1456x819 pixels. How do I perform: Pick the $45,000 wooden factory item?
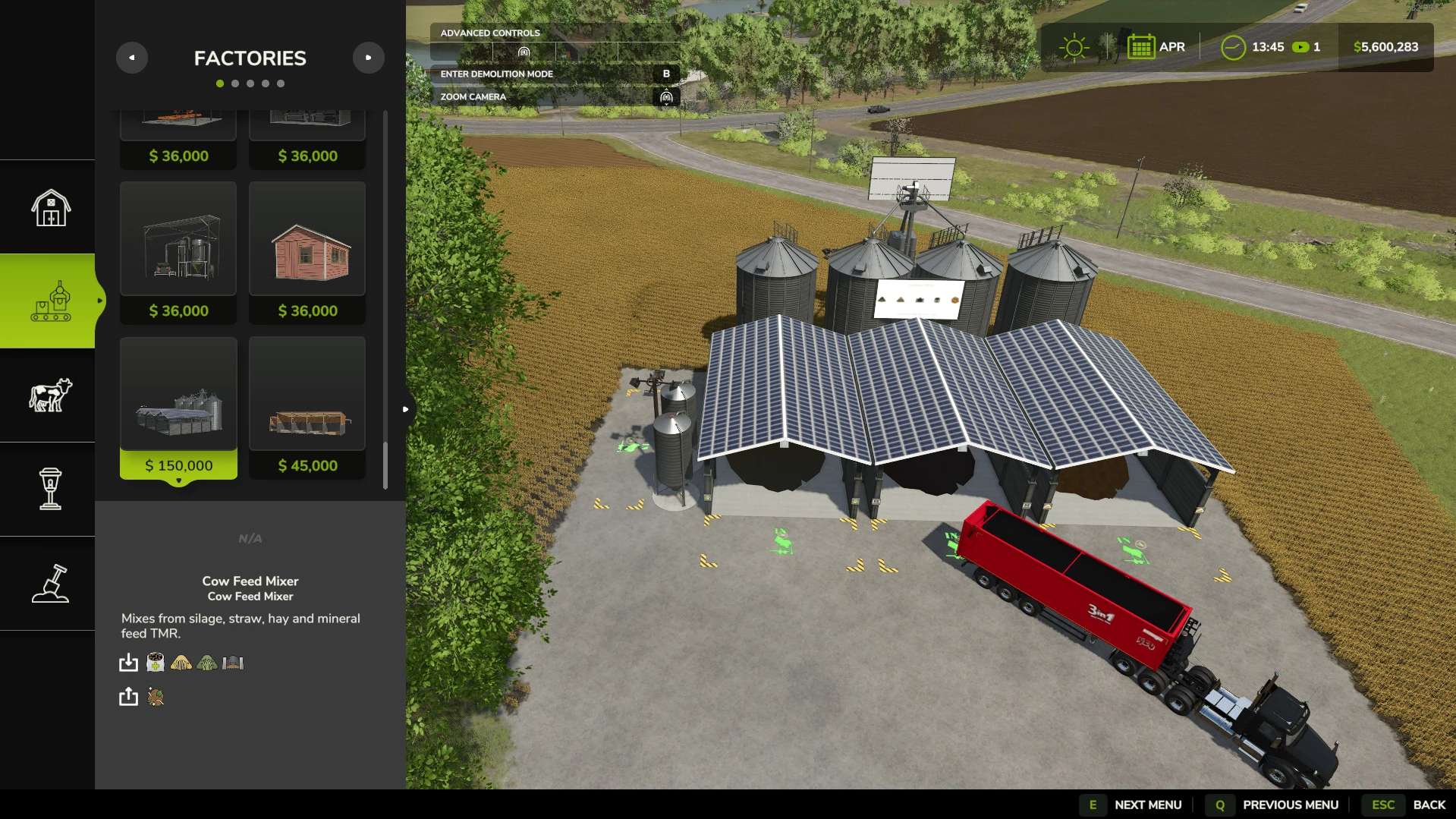click(x=307, y=408)
